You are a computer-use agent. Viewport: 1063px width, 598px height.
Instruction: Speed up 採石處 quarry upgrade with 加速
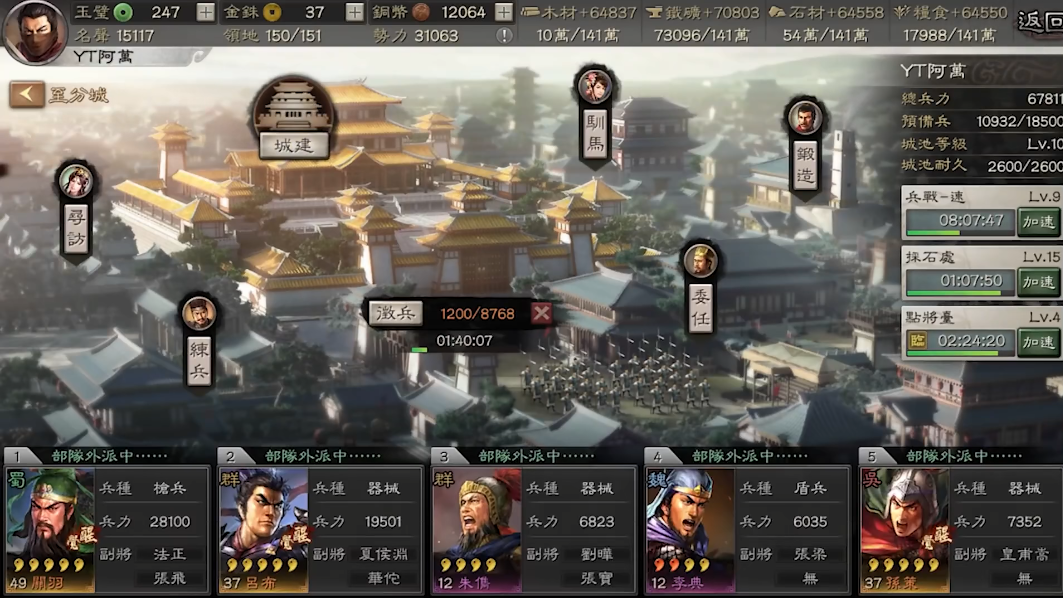(1038, 281)
